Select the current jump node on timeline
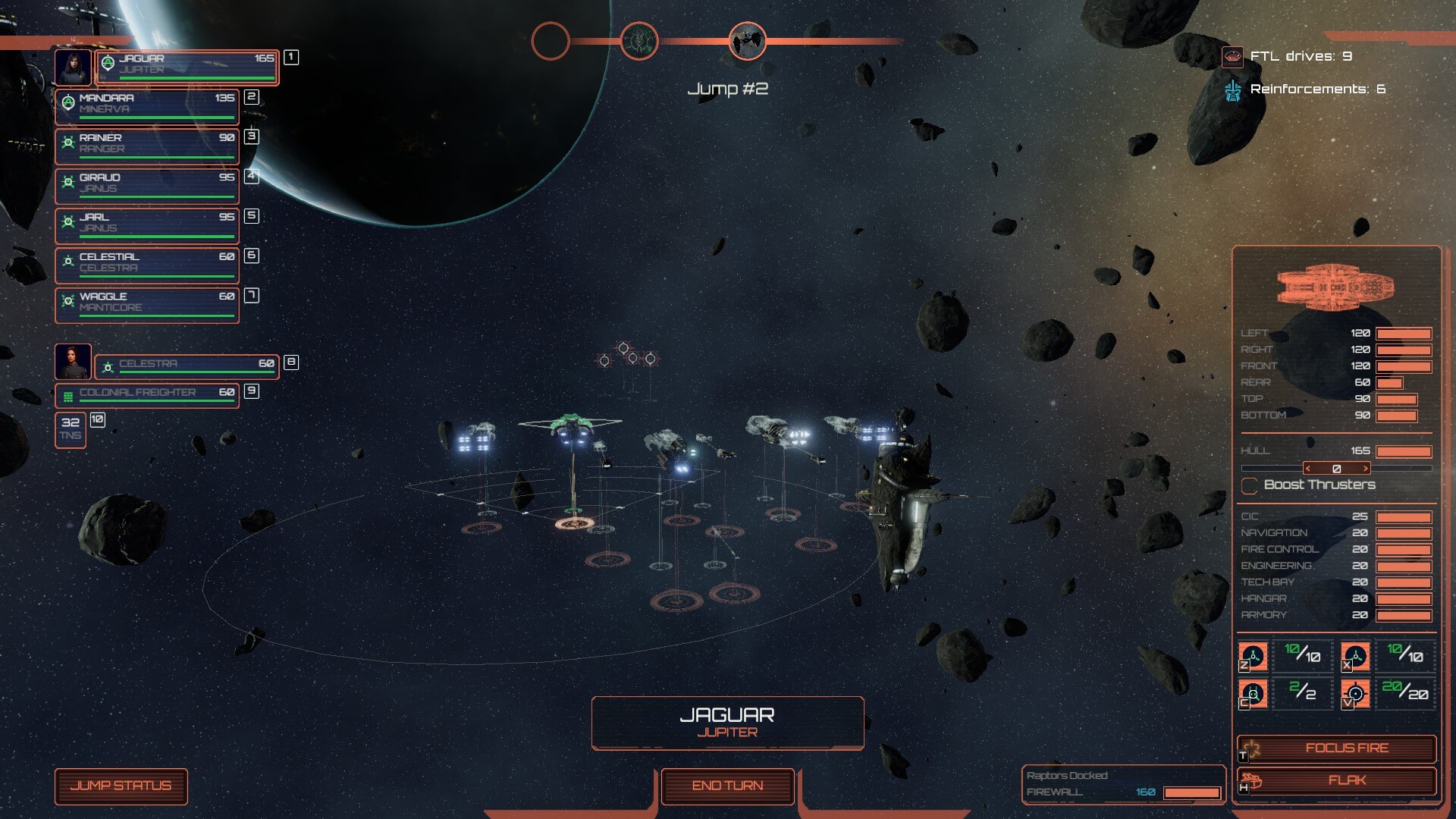The image size is (1456, 819). (747, 41)
